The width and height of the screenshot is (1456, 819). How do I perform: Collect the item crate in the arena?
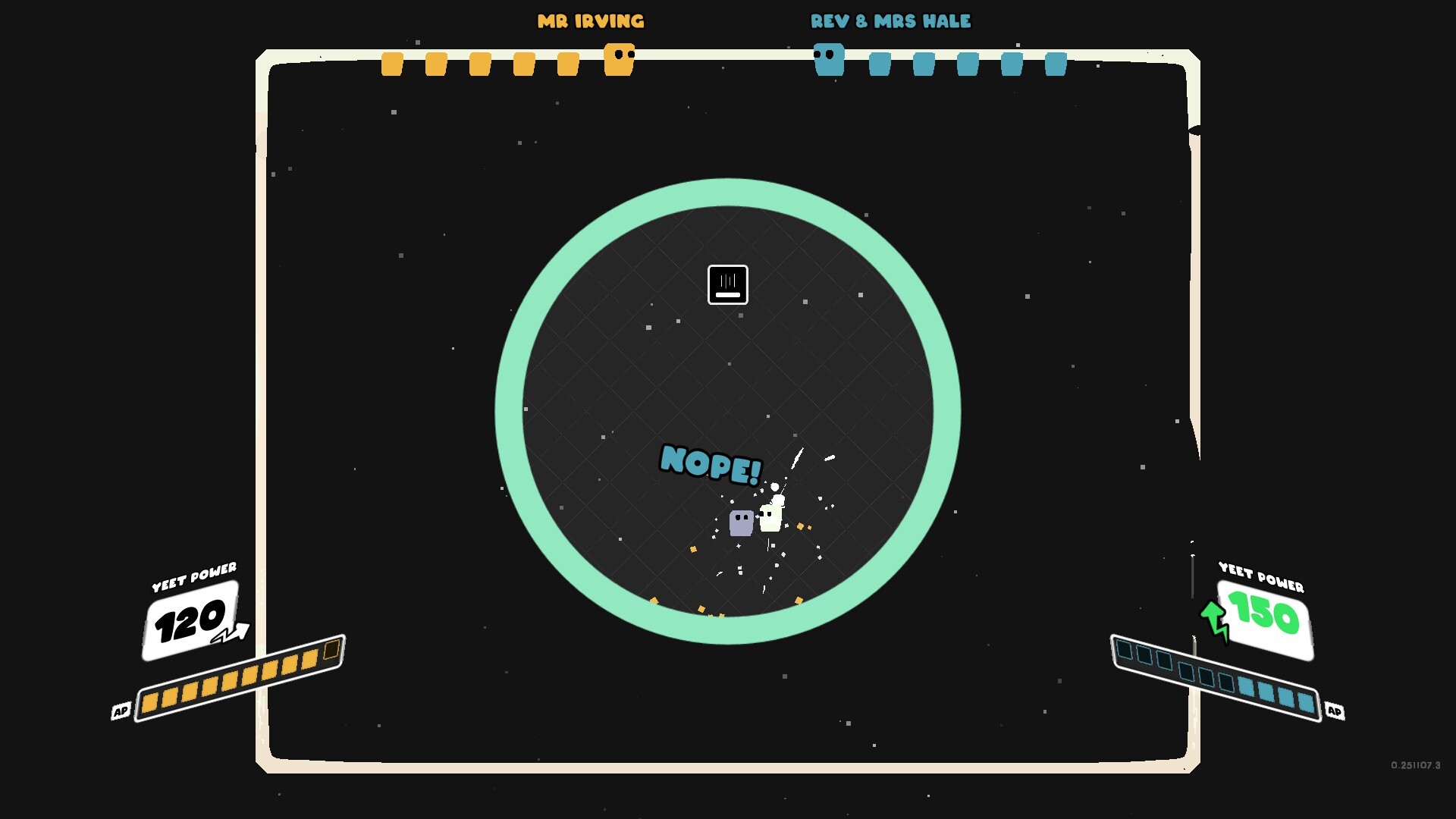tap(727, 284)
